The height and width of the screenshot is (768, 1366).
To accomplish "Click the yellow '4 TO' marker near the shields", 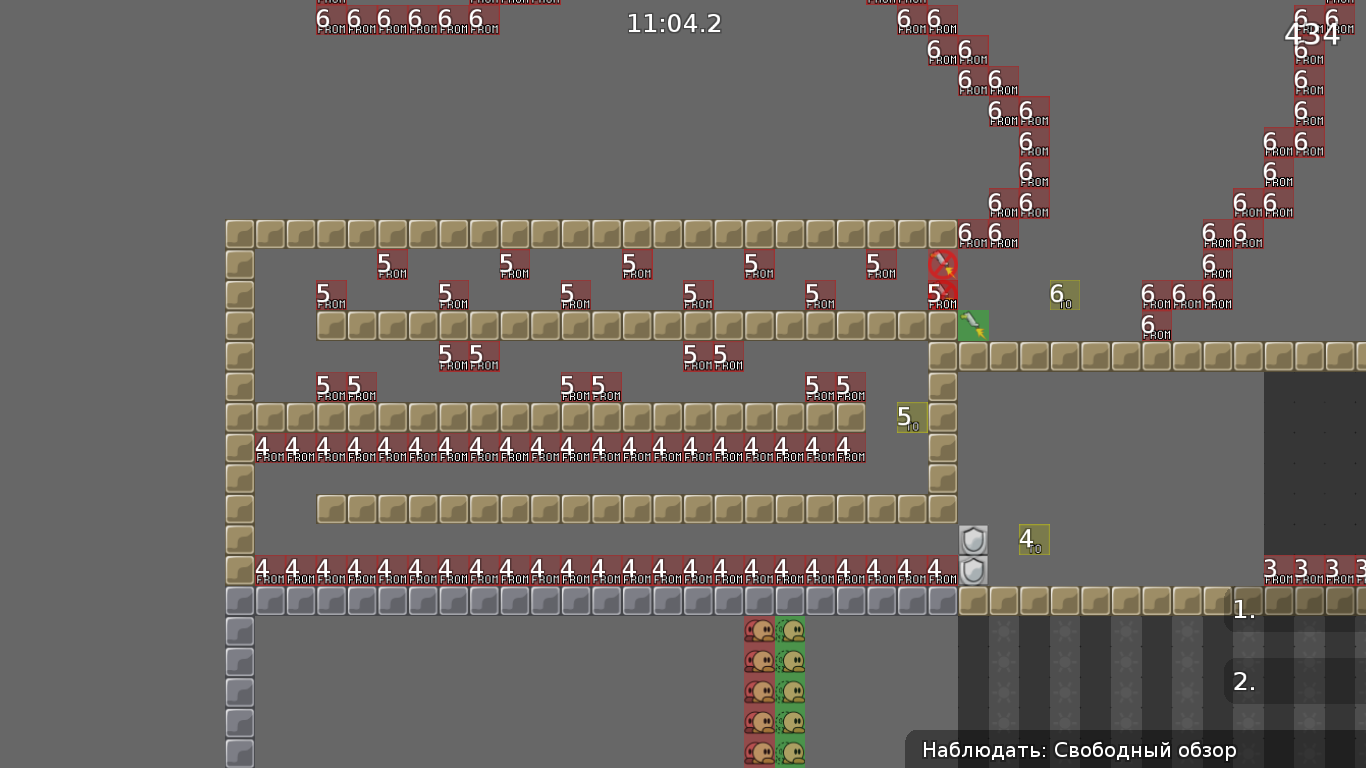I will point(1031,539).
